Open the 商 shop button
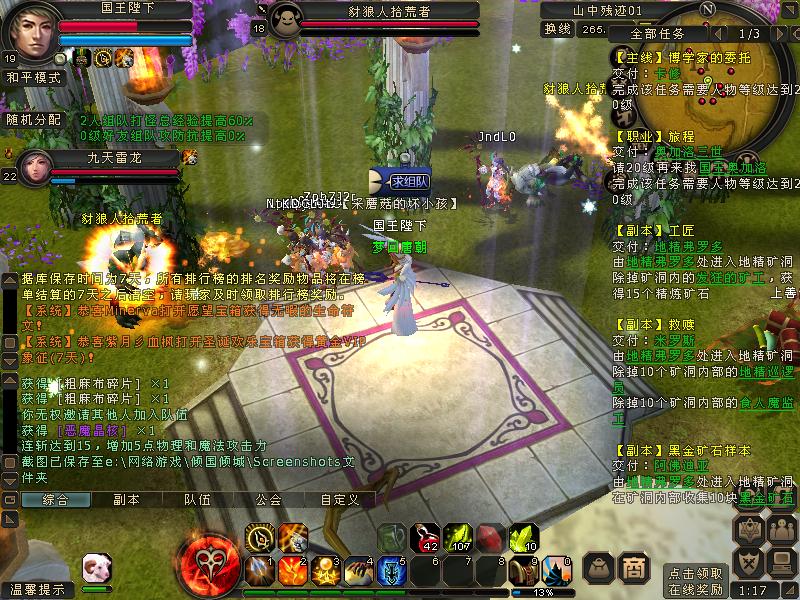The width and height of the screenshot is (800, 600). coord(633,567)
